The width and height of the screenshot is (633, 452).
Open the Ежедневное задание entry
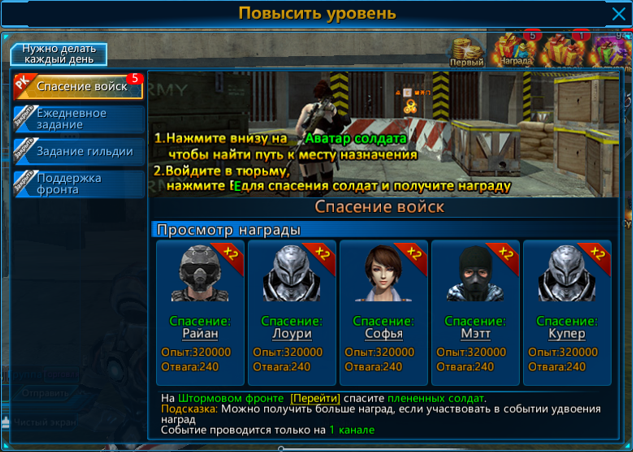click(81, 119)
